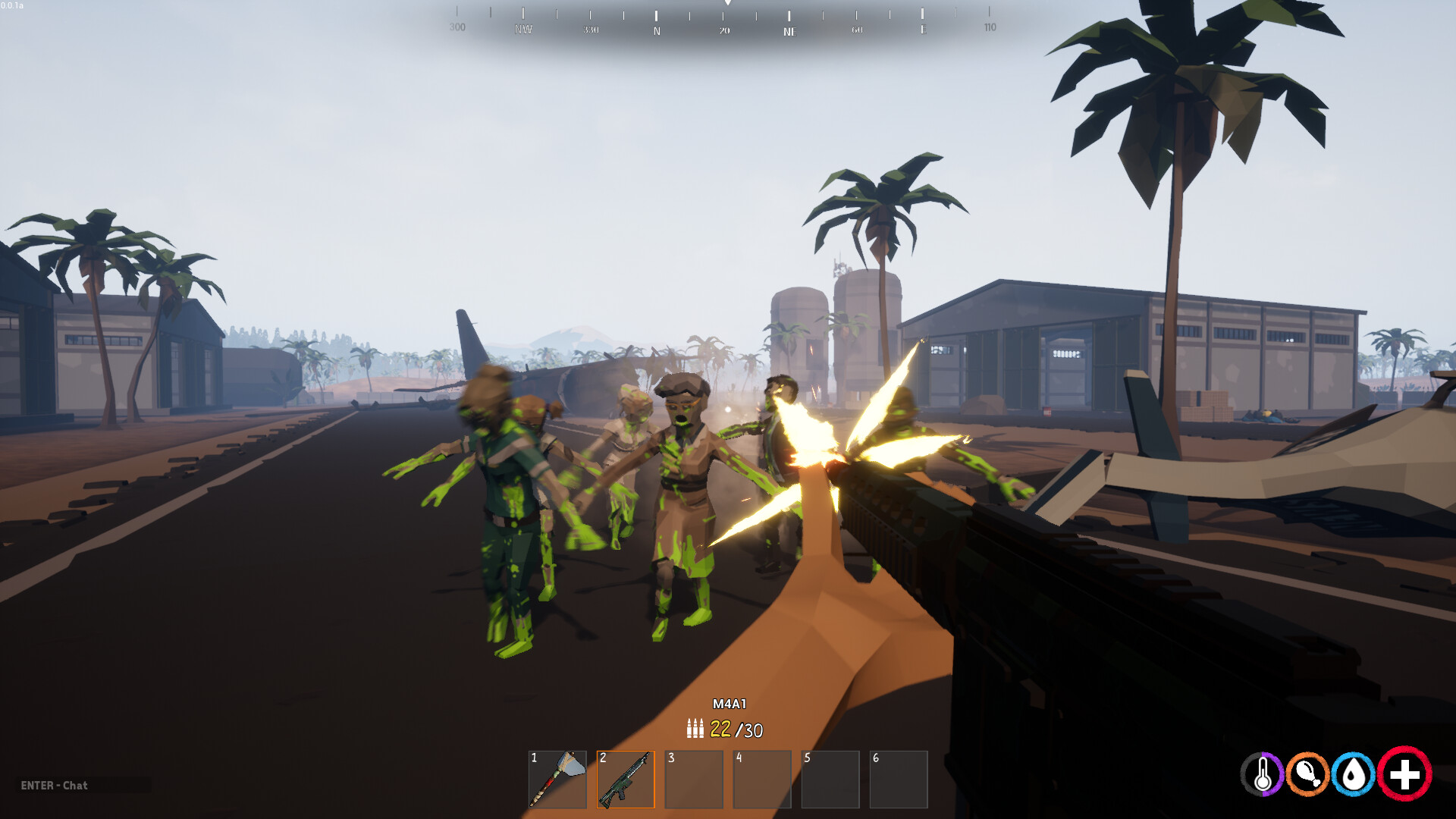Click the ENTER - Chat prompt
The image size is (1456, 819).
tap(55, 786)
